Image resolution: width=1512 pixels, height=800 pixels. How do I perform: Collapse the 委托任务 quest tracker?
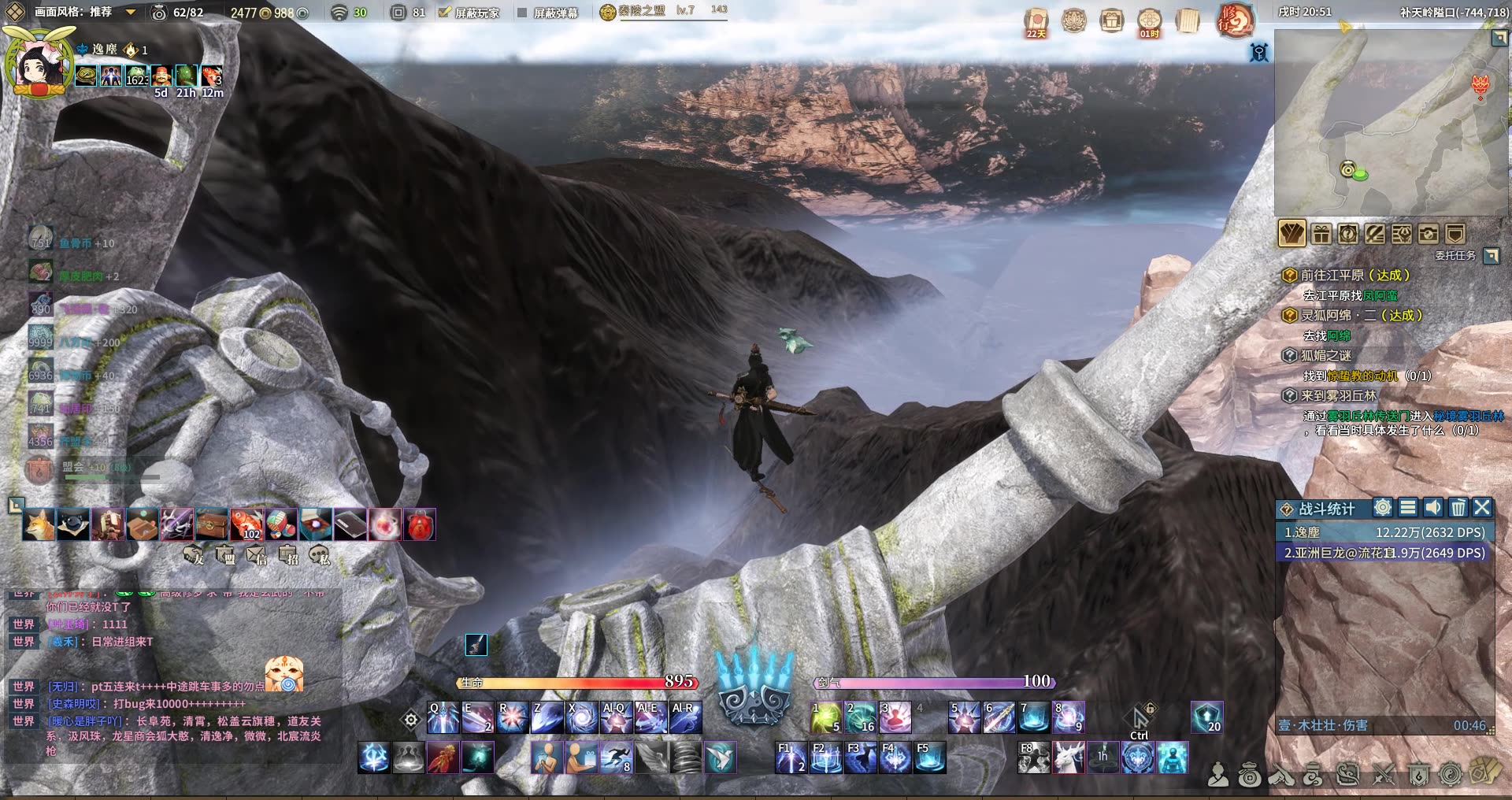[x=1491, y=255]
